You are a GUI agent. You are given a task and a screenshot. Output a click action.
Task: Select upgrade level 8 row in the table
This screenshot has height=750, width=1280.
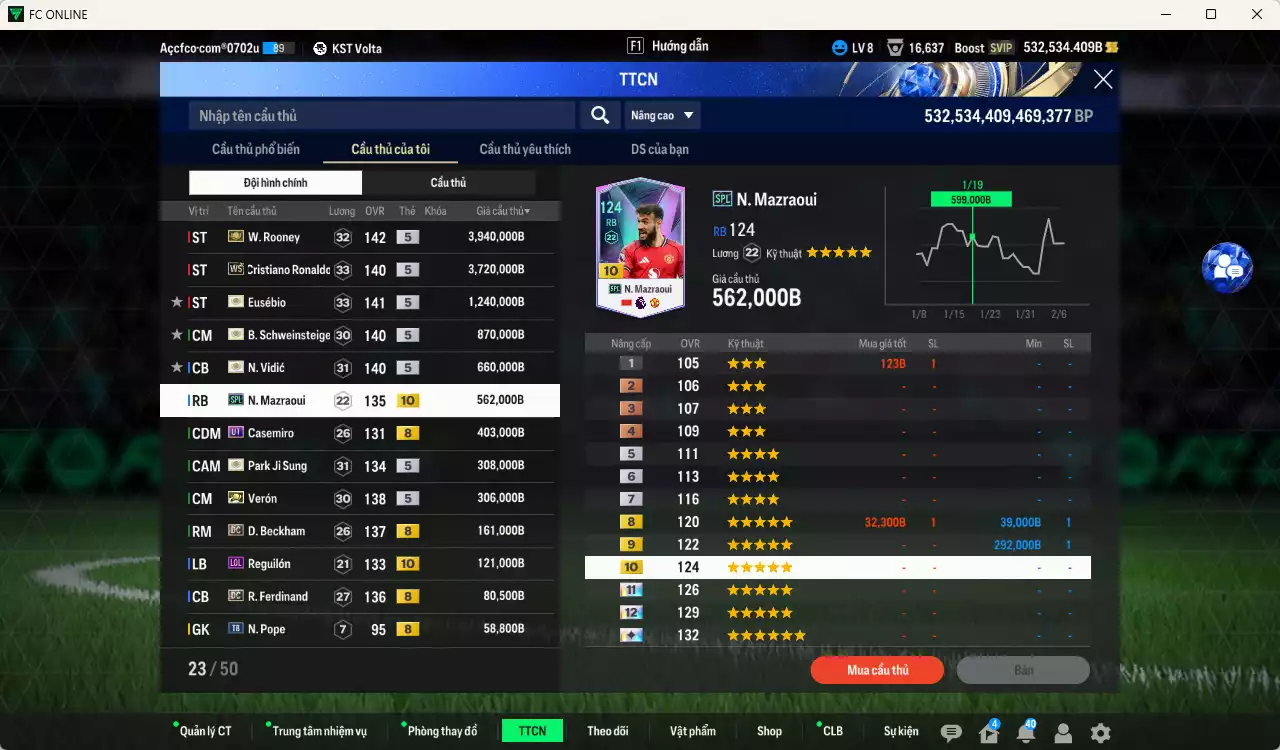pos(838,521)
